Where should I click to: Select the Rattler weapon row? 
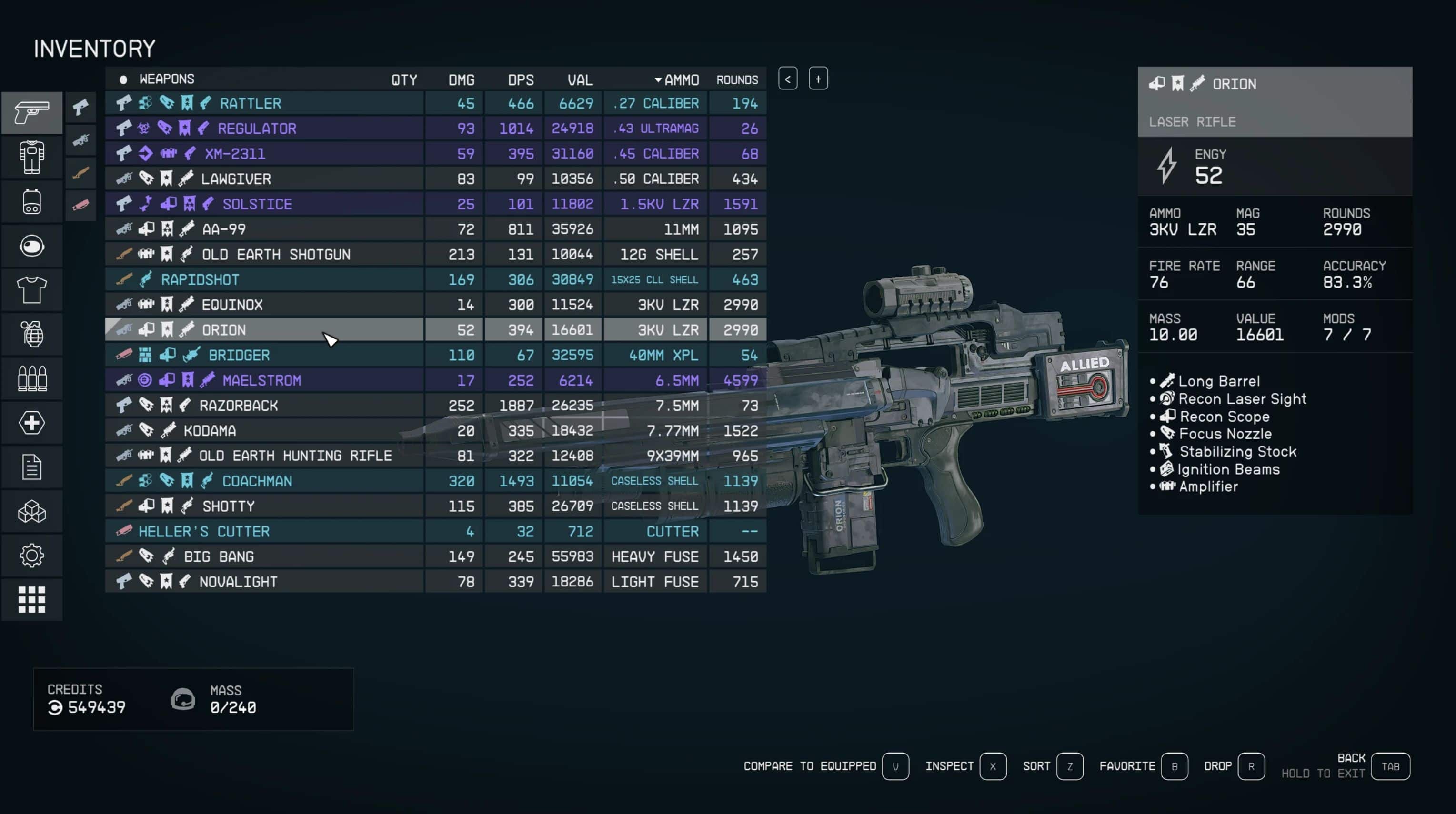[251, 103]
